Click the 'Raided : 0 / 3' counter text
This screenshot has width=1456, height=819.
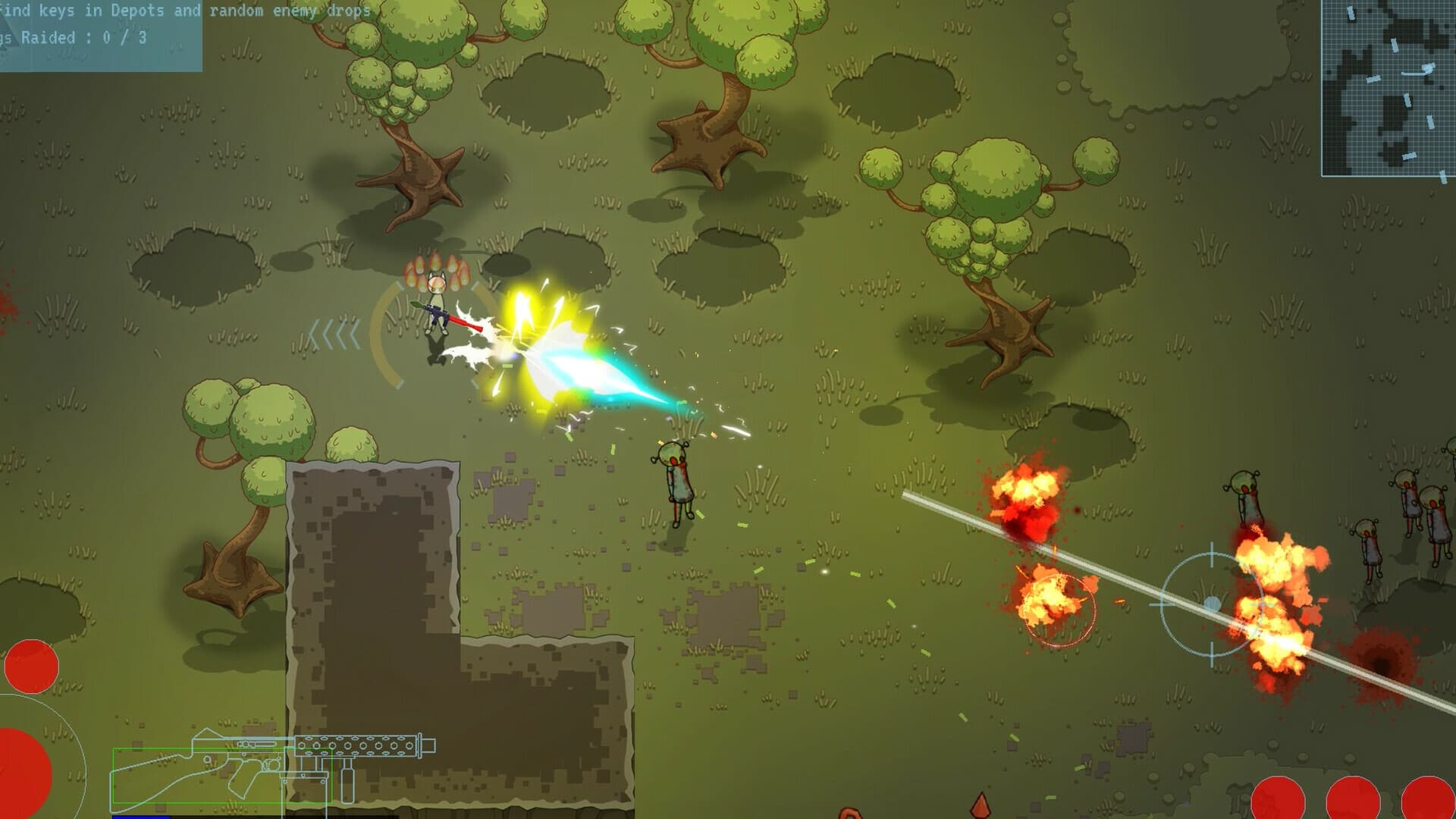coord(72,34)
